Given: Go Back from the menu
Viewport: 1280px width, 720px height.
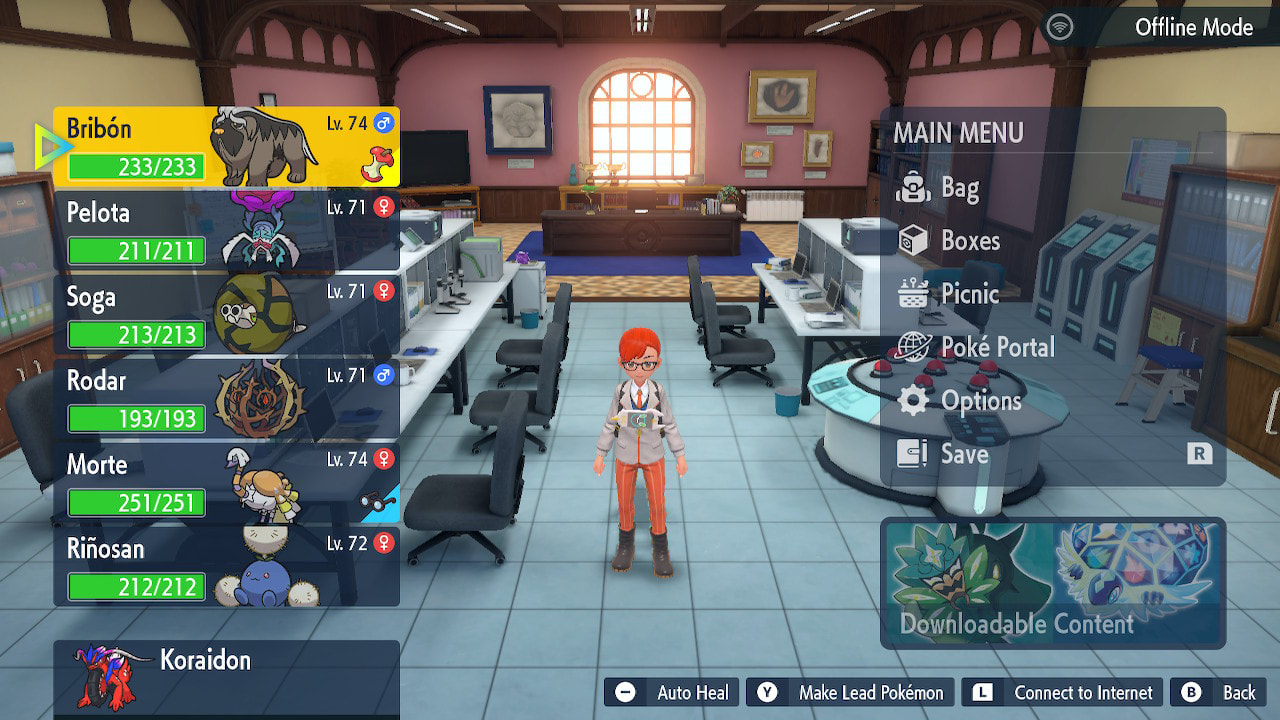Looking at the screenshot, I should click(x=1219, y=692).
